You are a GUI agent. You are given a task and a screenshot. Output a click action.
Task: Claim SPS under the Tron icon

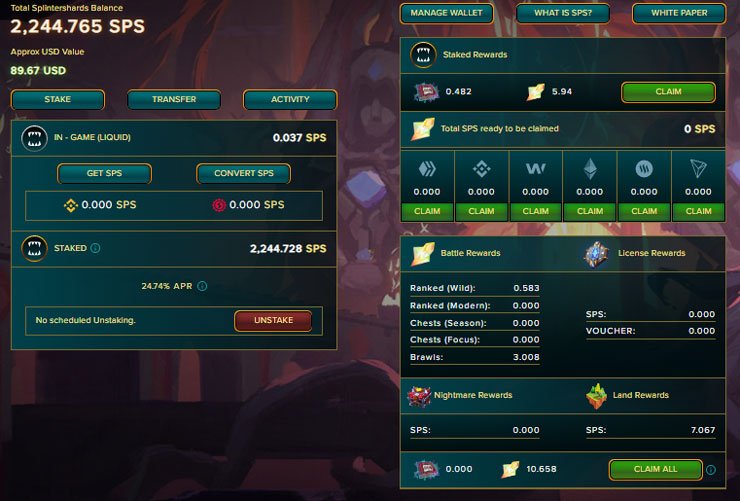pos(699,211)
